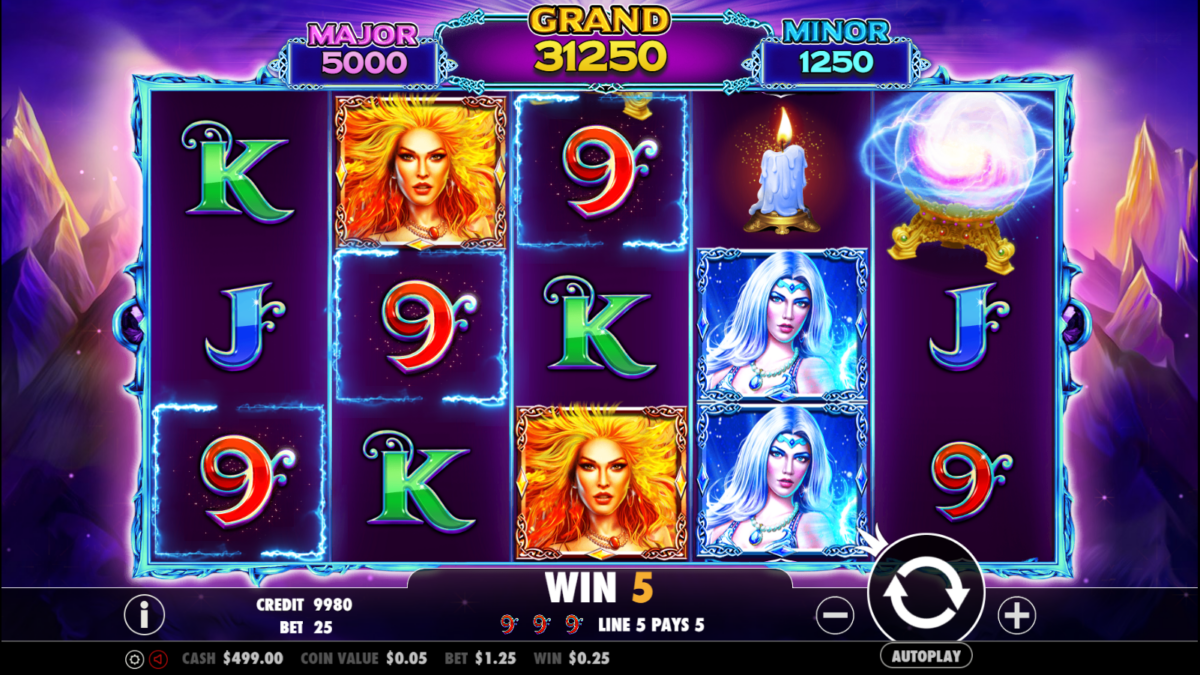
Task: Open the AUTOPLAY options
Action: 926,656
